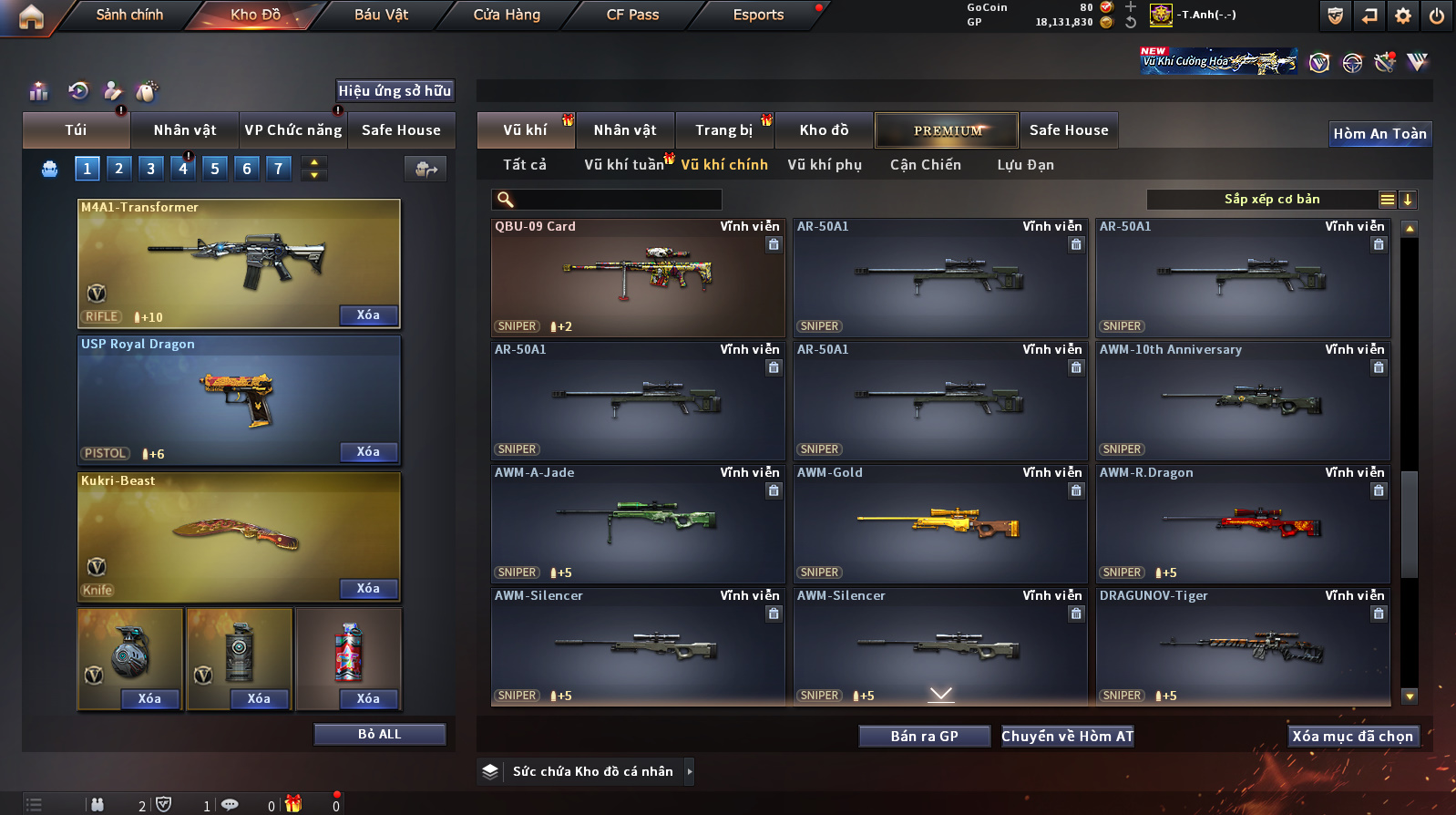
Task: Switch to the Cửa Hàng shop tab
Action: coord(507,15)
